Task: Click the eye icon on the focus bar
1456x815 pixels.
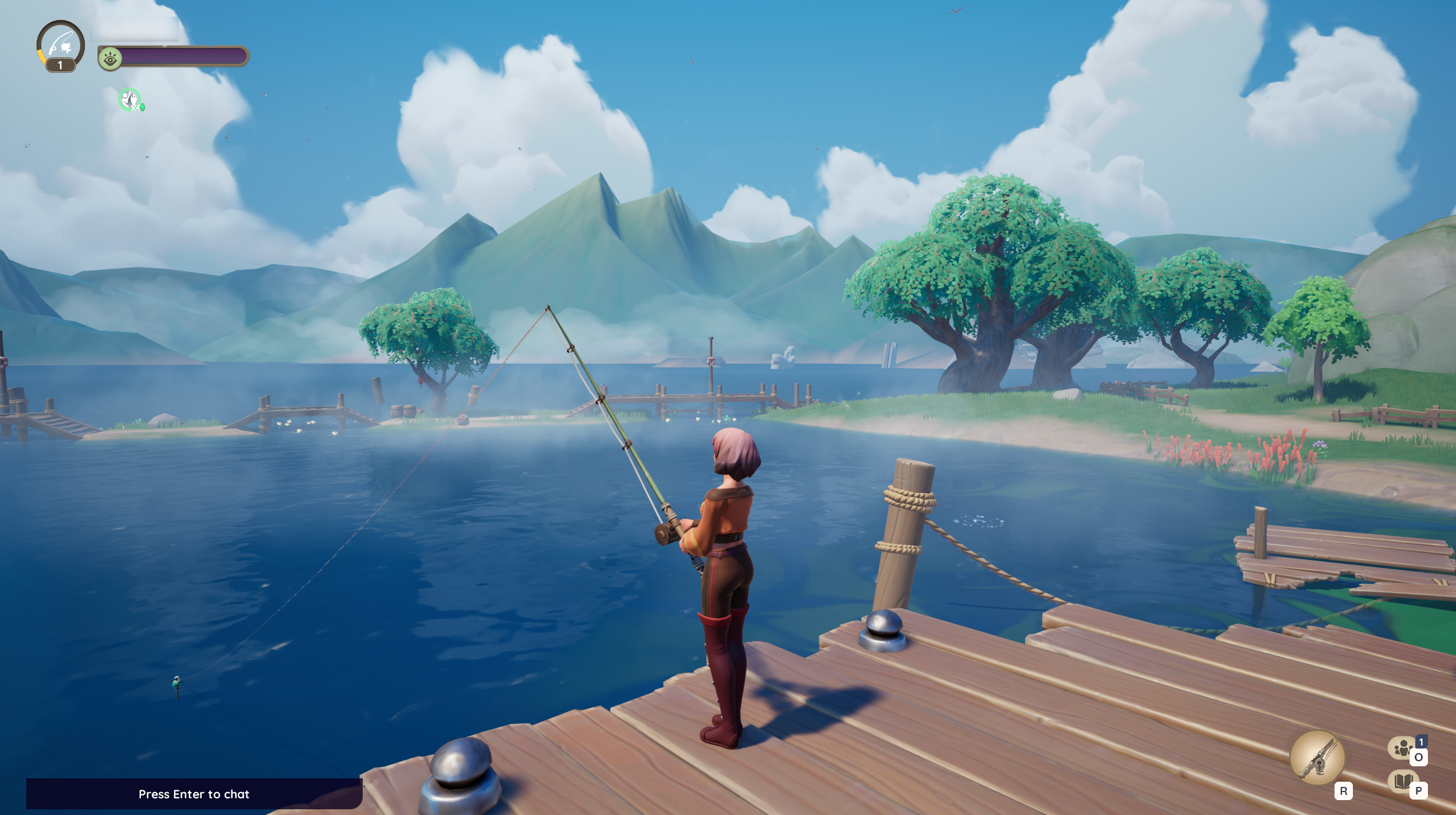Action: click(x=111, y=57)
